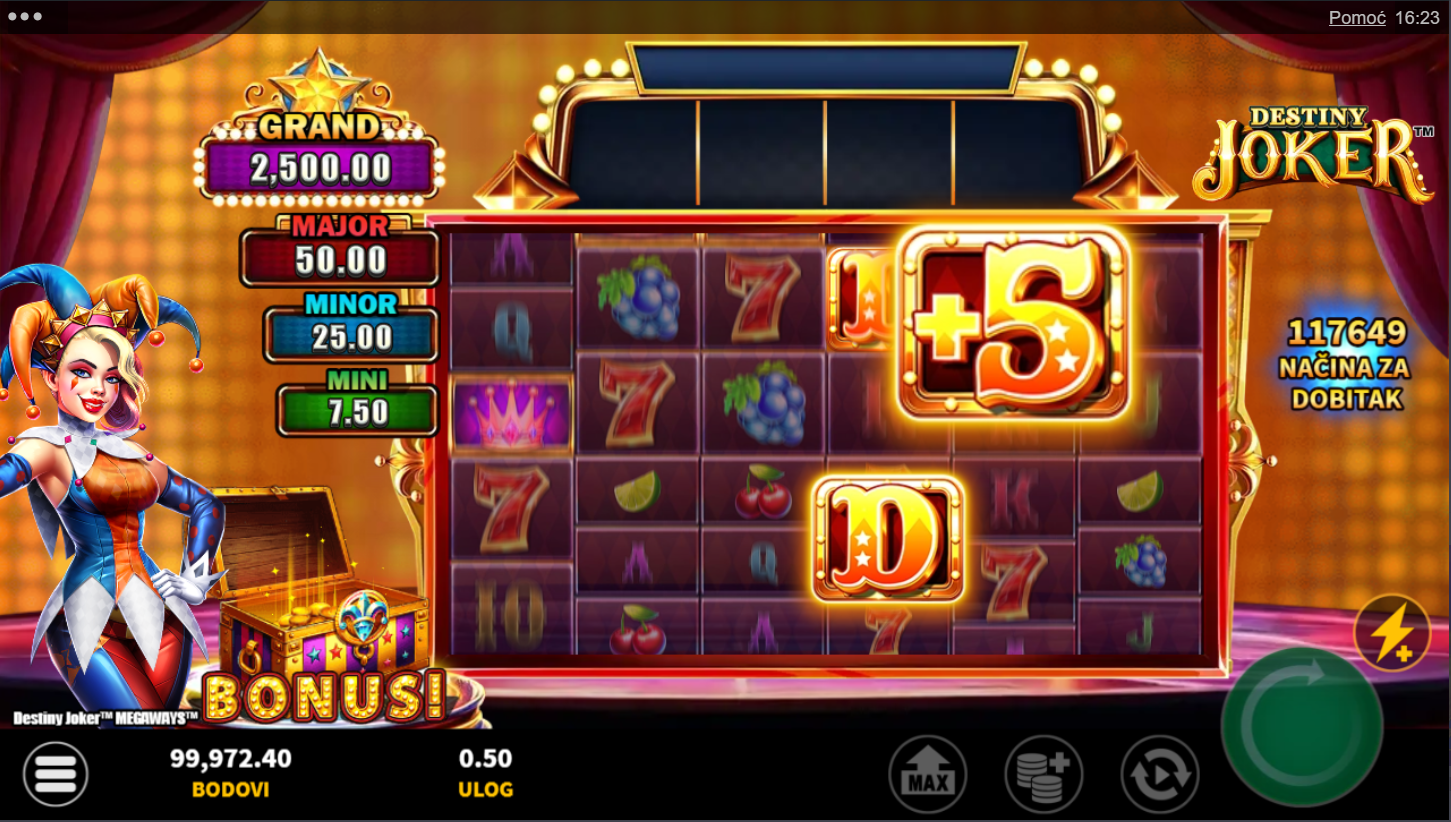Viewport: 1451px width, 822px height.
Task: Spin the reels with the green button
Action: 1301,725
